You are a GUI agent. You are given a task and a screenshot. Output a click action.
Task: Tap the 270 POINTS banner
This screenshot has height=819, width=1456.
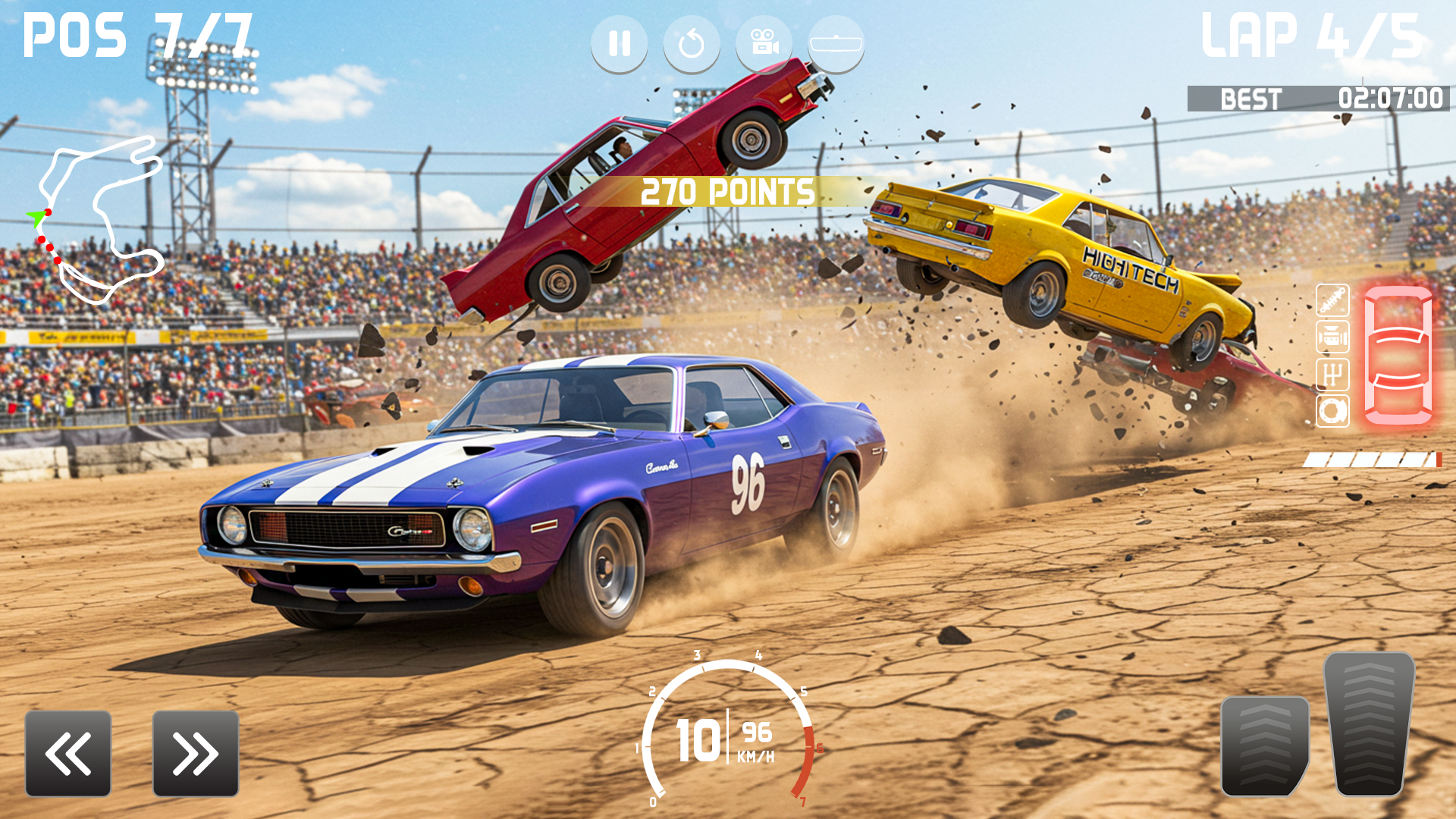[726, 192]
